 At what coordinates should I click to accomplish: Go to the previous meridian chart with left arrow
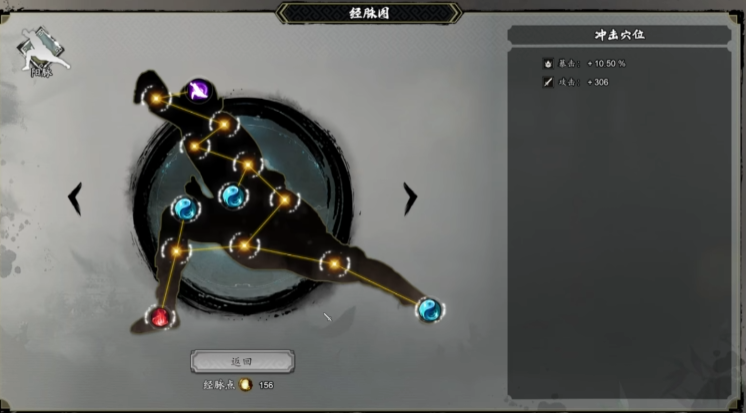click(75, 198)
